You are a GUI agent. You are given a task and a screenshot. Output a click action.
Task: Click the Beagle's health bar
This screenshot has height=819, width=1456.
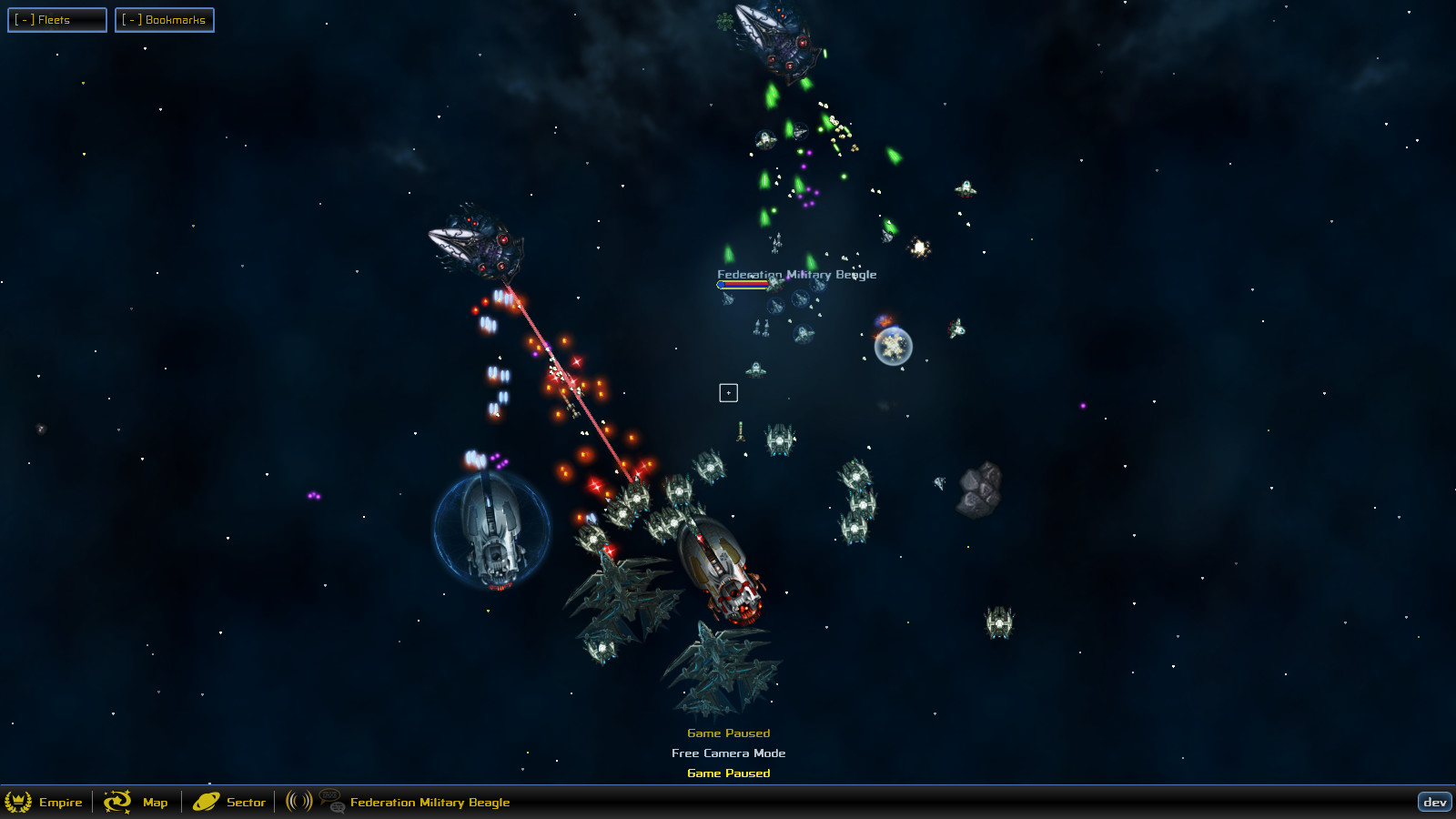click(743, 284)
